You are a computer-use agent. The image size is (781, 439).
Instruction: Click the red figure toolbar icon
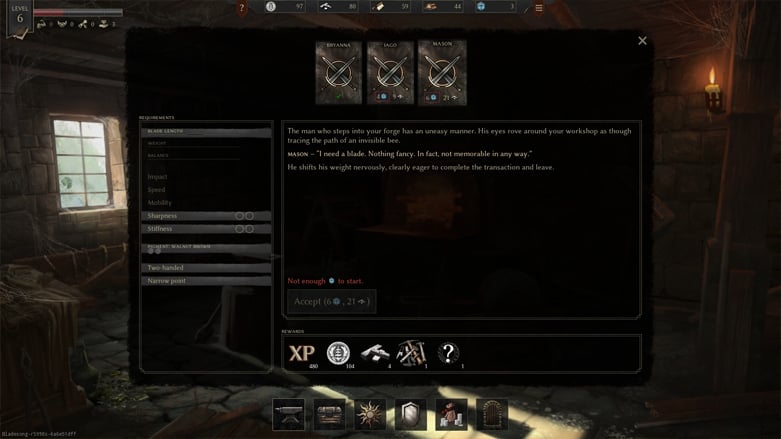(451, 414)
